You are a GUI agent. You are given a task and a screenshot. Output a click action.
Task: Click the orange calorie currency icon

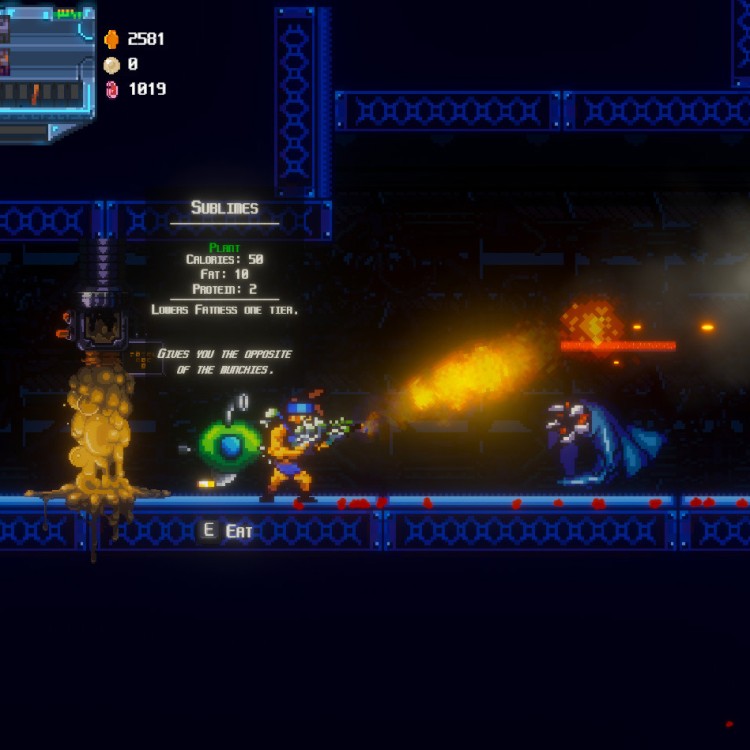(111, 39)
